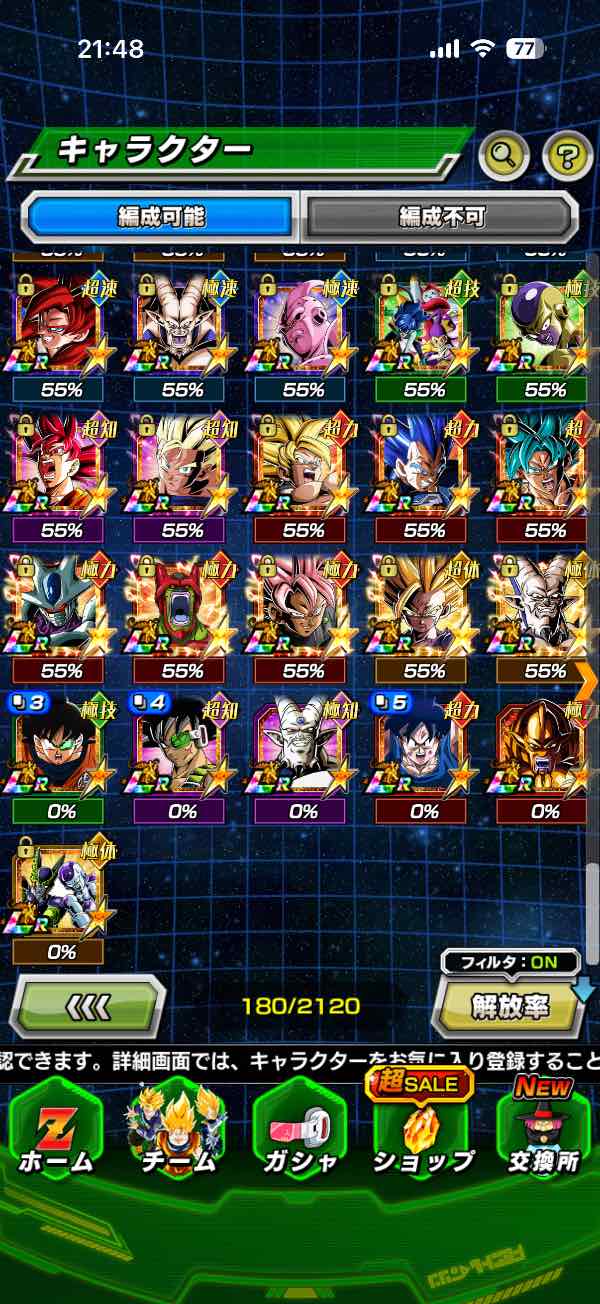600x1304 pixels.
Task: Choose the pink-haired 極力 character card
Action: [303, 605]
